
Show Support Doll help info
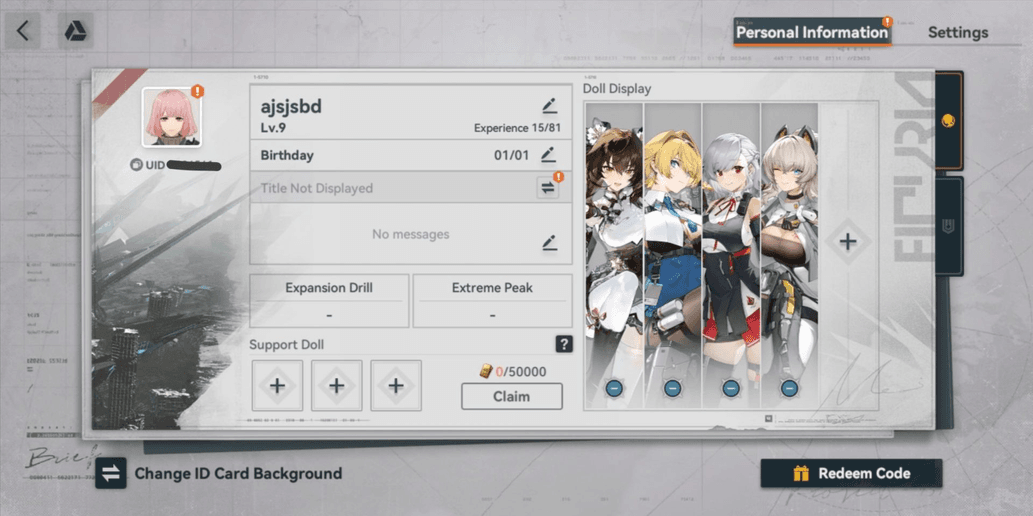[x=564, y=345]
